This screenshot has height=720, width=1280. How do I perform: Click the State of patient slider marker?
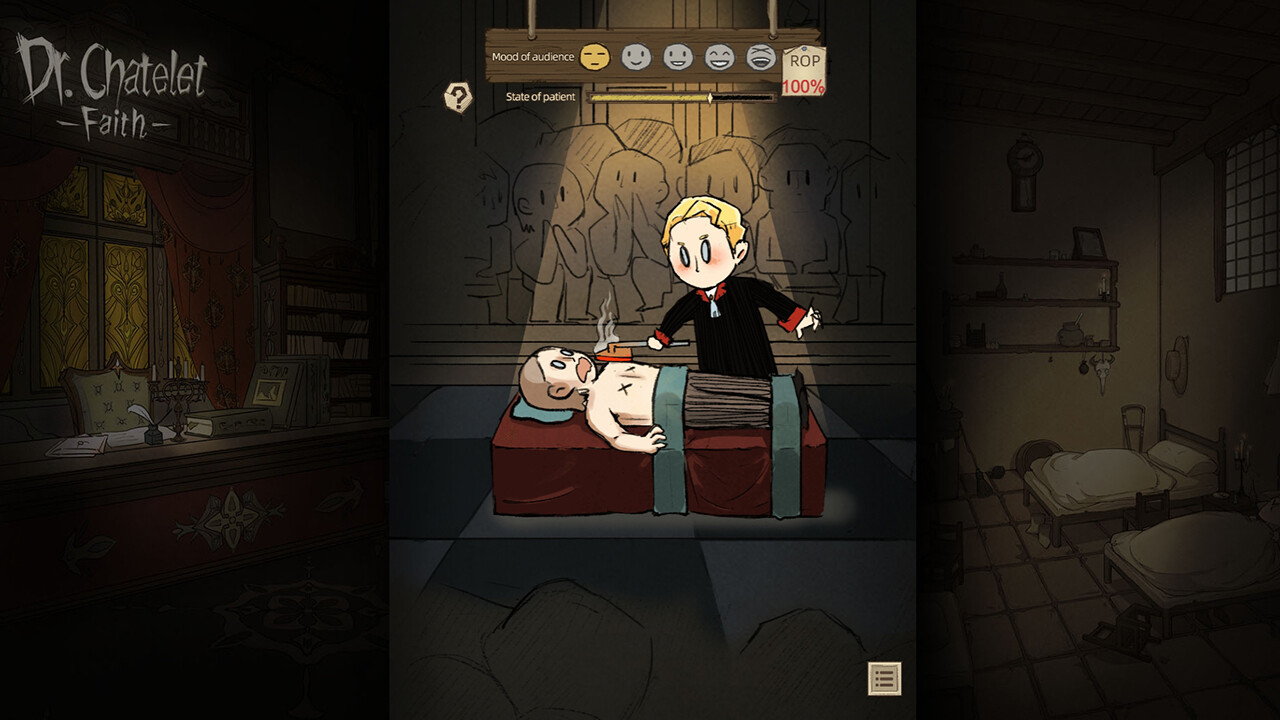click(709, 96)
